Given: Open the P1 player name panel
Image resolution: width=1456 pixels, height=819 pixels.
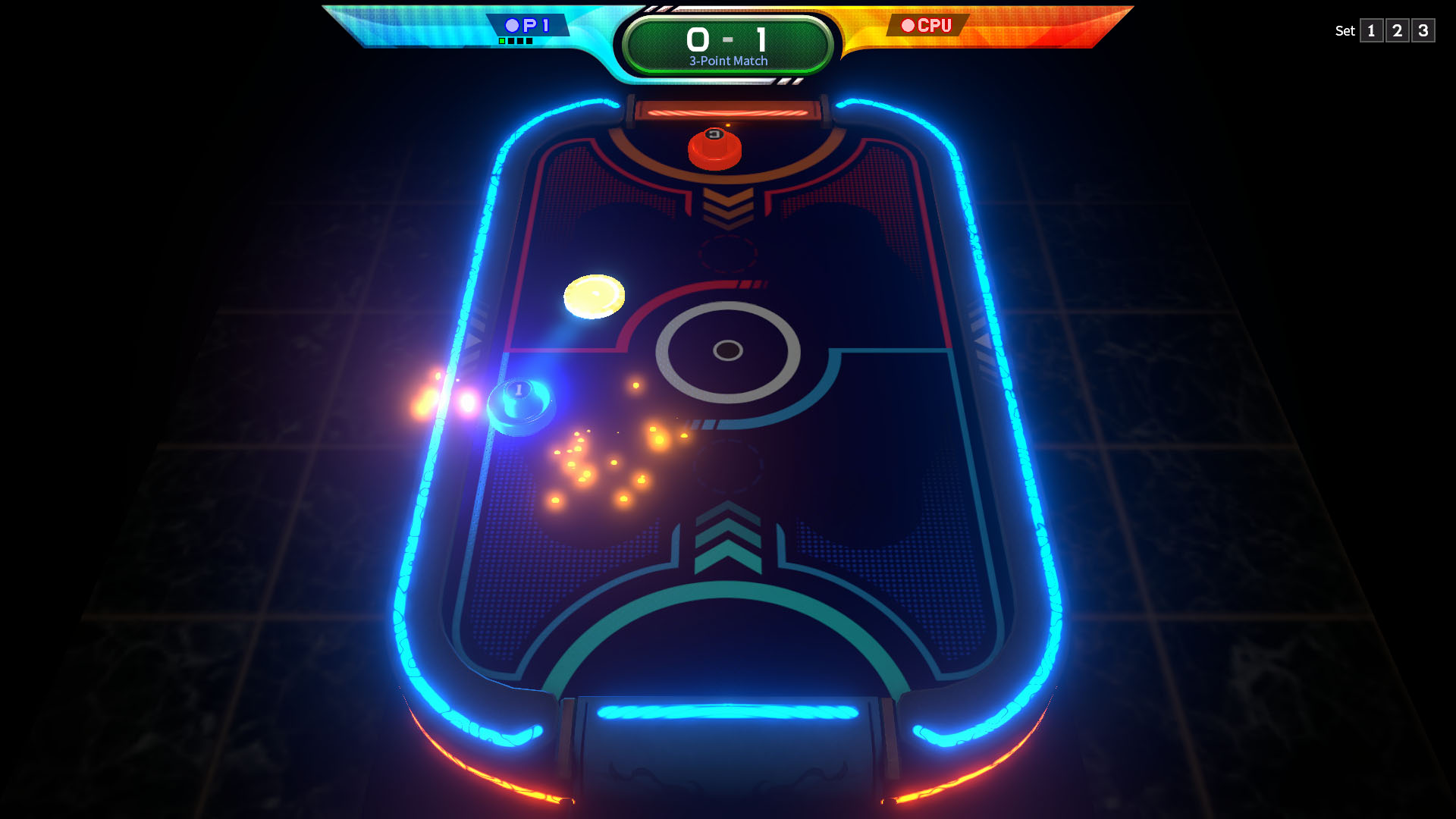Looking at the screenshot, I should tap(529, 24).
